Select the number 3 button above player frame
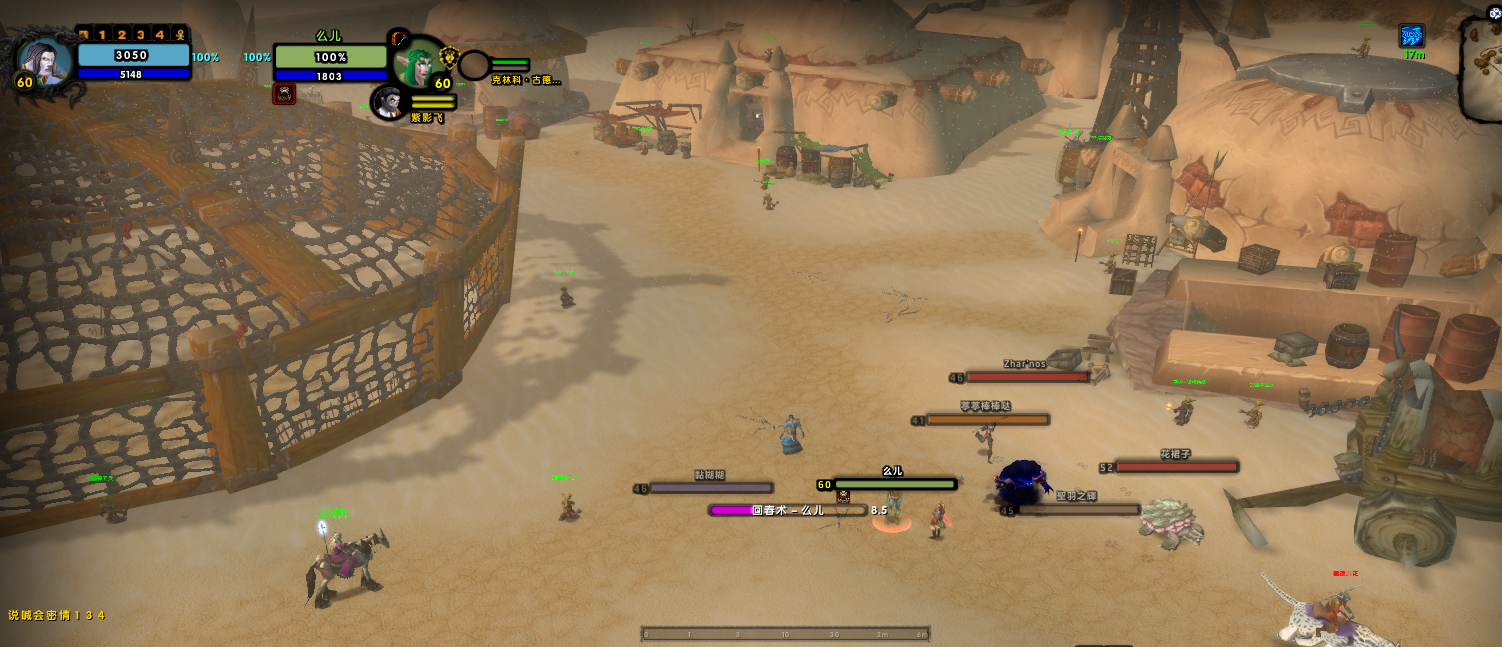Image resolution: width=1502 pixels, height=647 pixels. coord(140,35)
